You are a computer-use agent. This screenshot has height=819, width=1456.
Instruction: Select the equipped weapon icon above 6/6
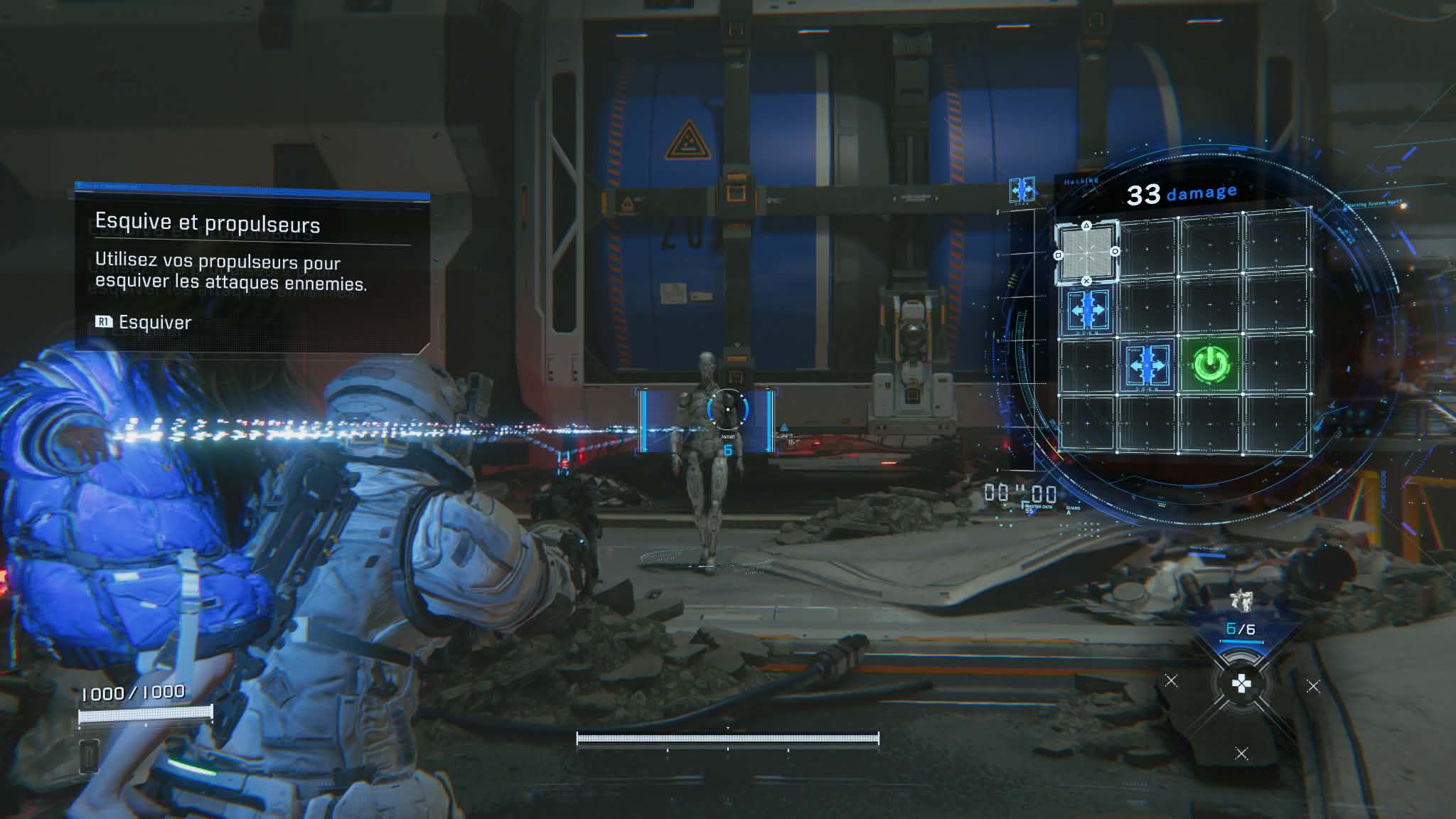[1240, 601]
